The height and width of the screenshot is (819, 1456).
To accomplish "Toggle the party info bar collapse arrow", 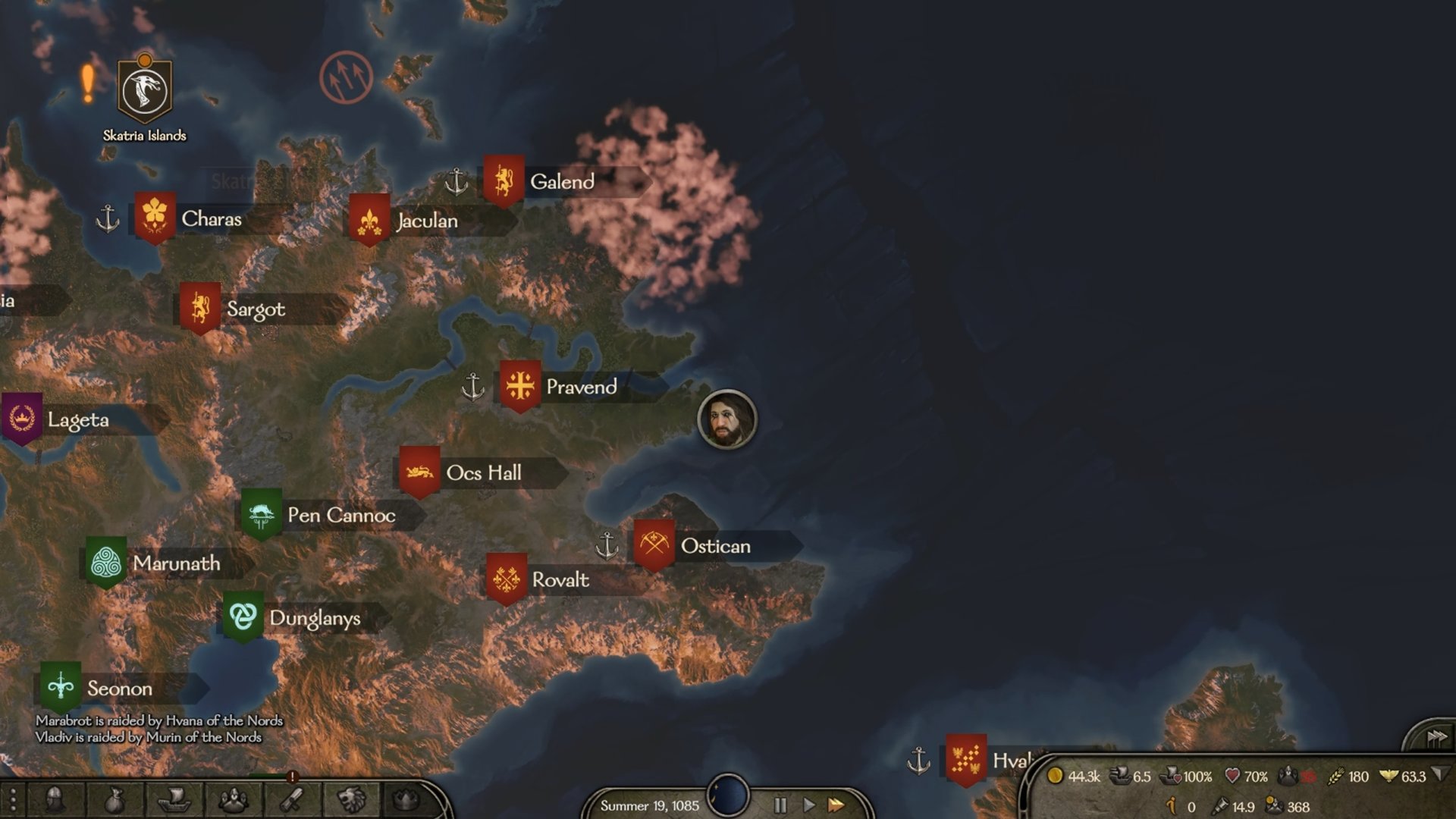I will tap(1440, 775).
